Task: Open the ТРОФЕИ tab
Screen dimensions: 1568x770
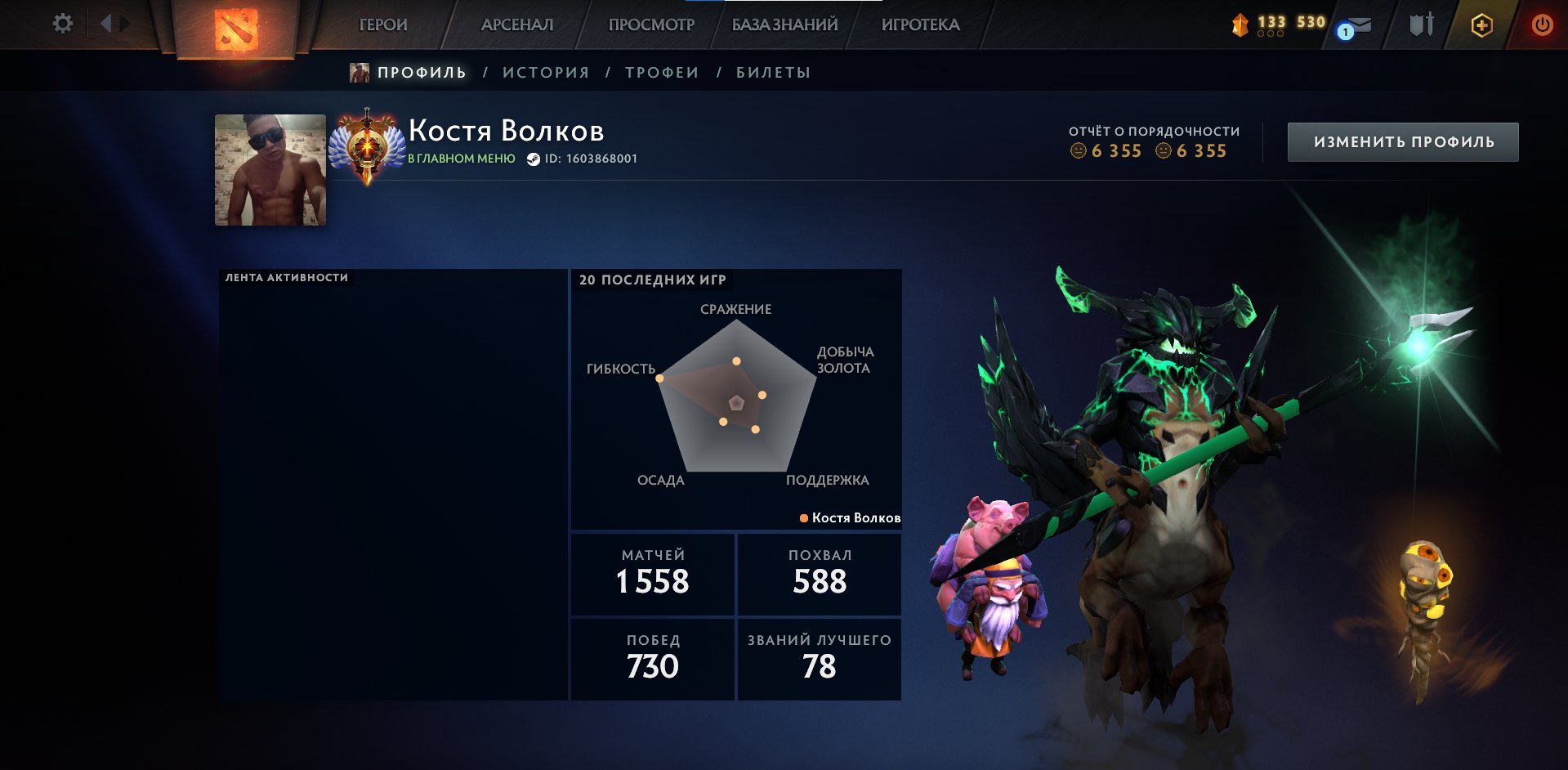Action: (x=660, y=72)
